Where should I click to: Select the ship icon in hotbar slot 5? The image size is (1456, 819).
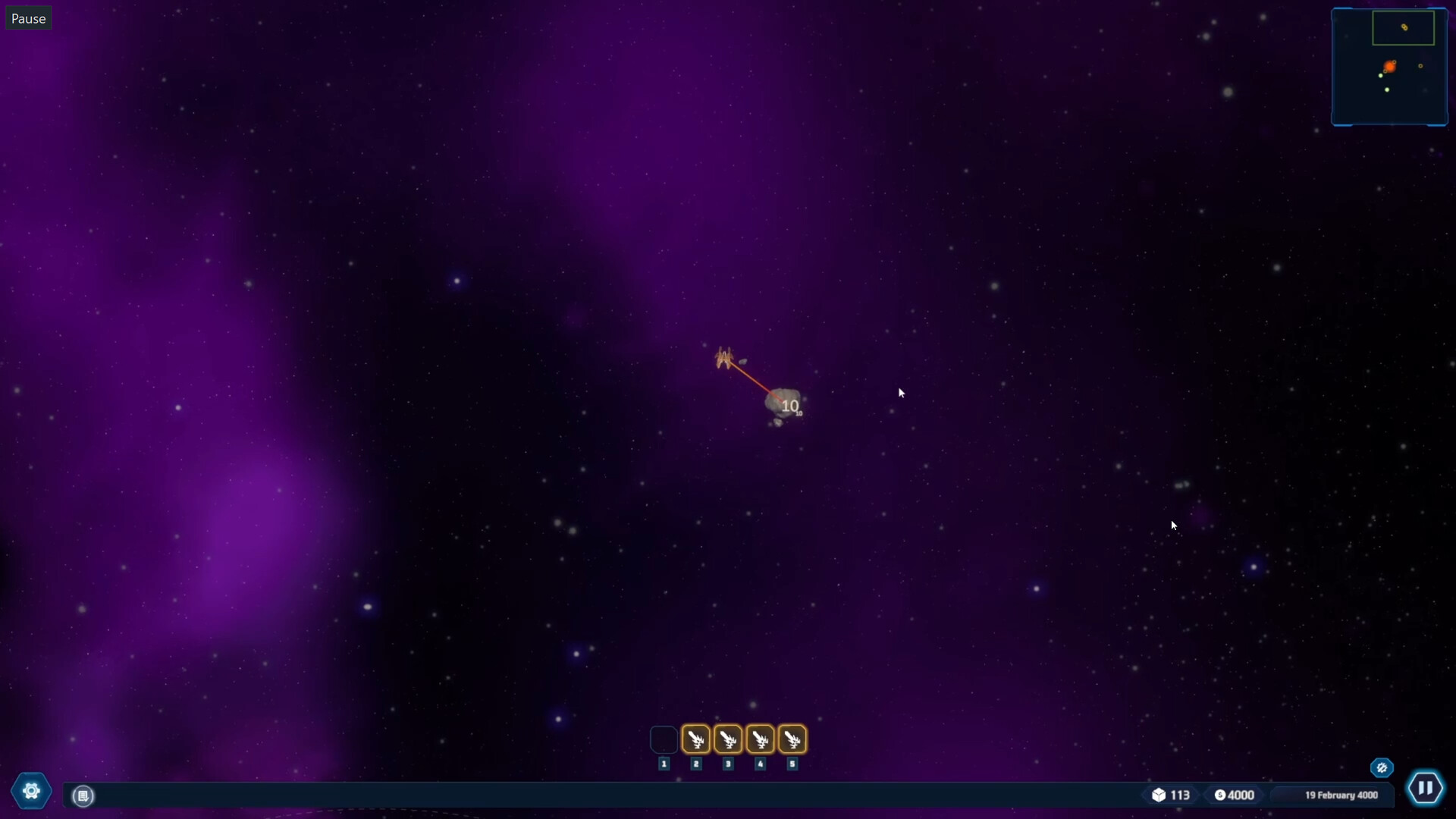tap(792, 739)
